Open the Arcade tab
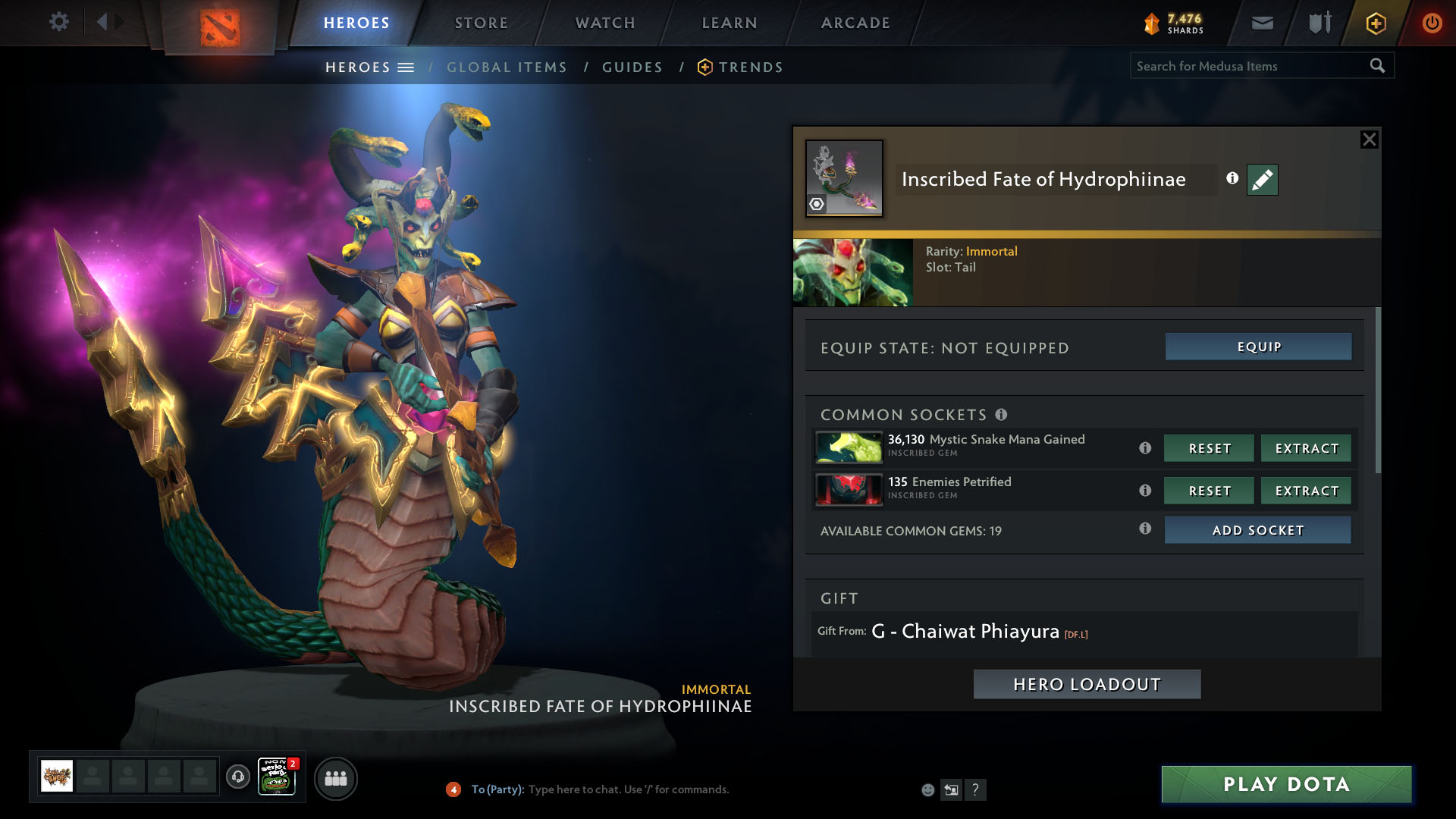This screenshot has height=819, width=1456. (x=855, y=23)
